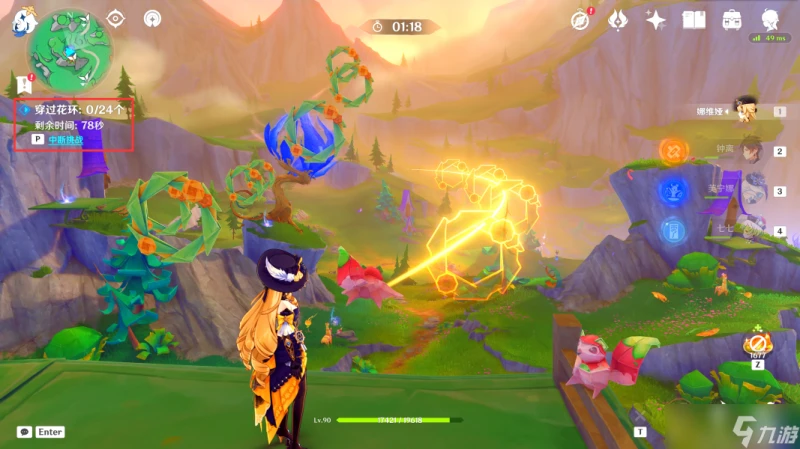The image size is (800, 449).
Task: Use the orange gadget icon showing 1677
Action: pos(756,345)
